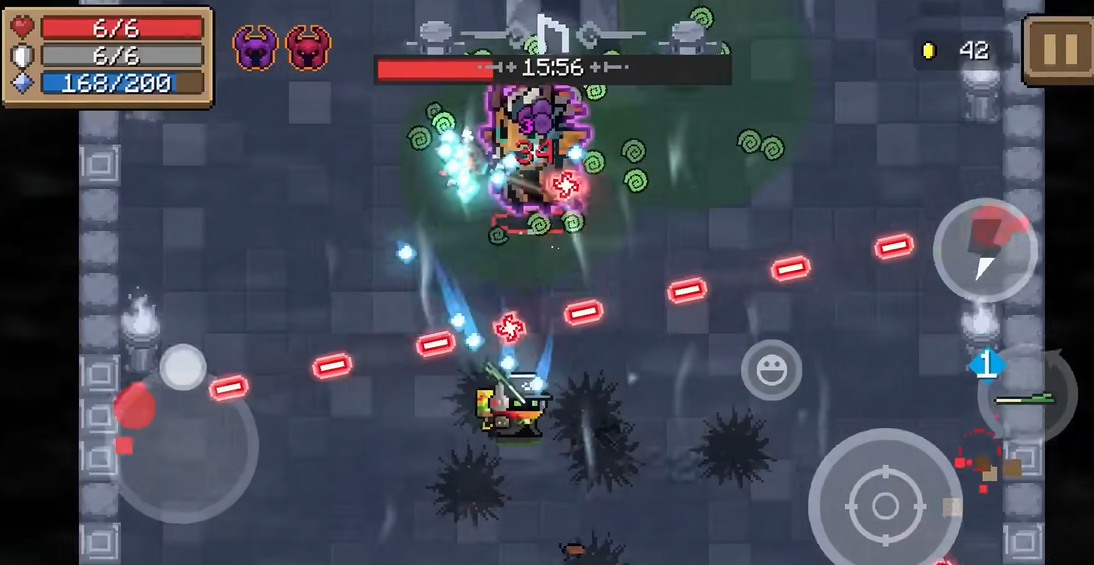
Task: Pause the game with the pause button
Action: coord(1058,49)
